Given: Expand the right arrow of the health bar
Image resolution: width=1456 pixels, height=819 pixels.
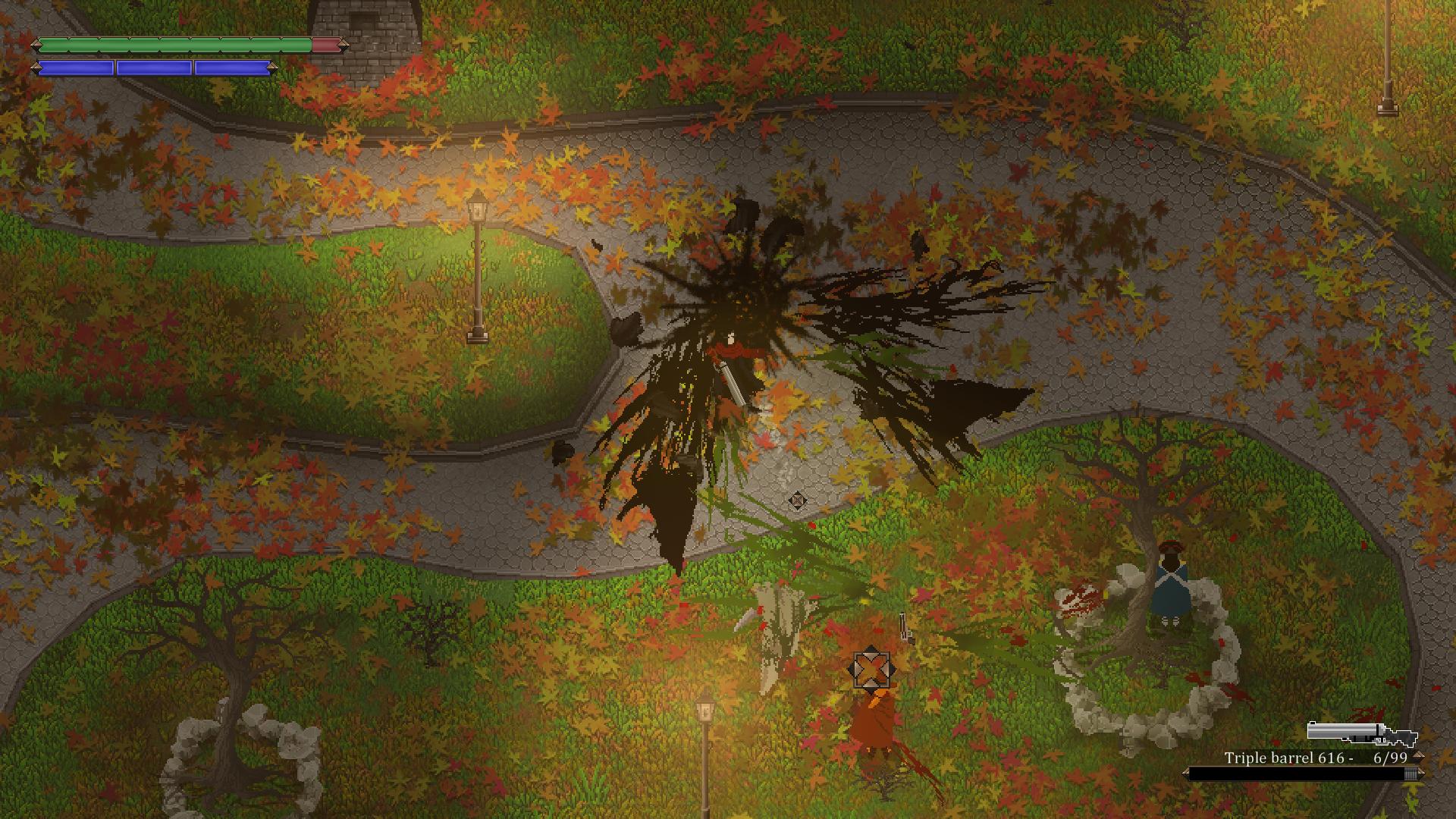Looking at the screenshot, I should coord(346,45).
